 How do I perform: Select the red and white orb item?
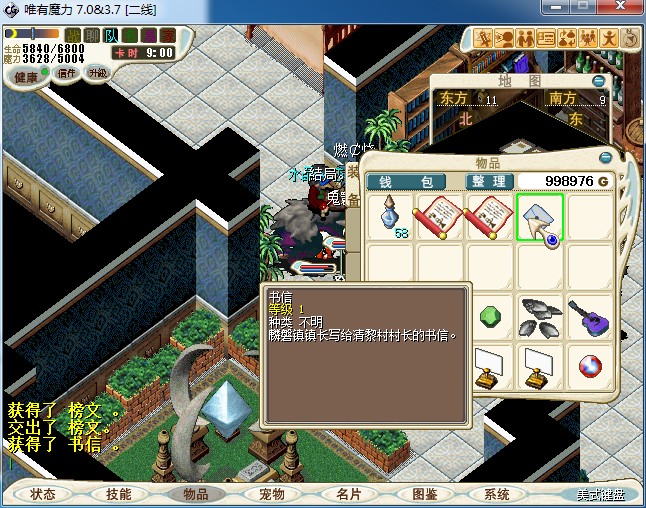pos(590,366)
